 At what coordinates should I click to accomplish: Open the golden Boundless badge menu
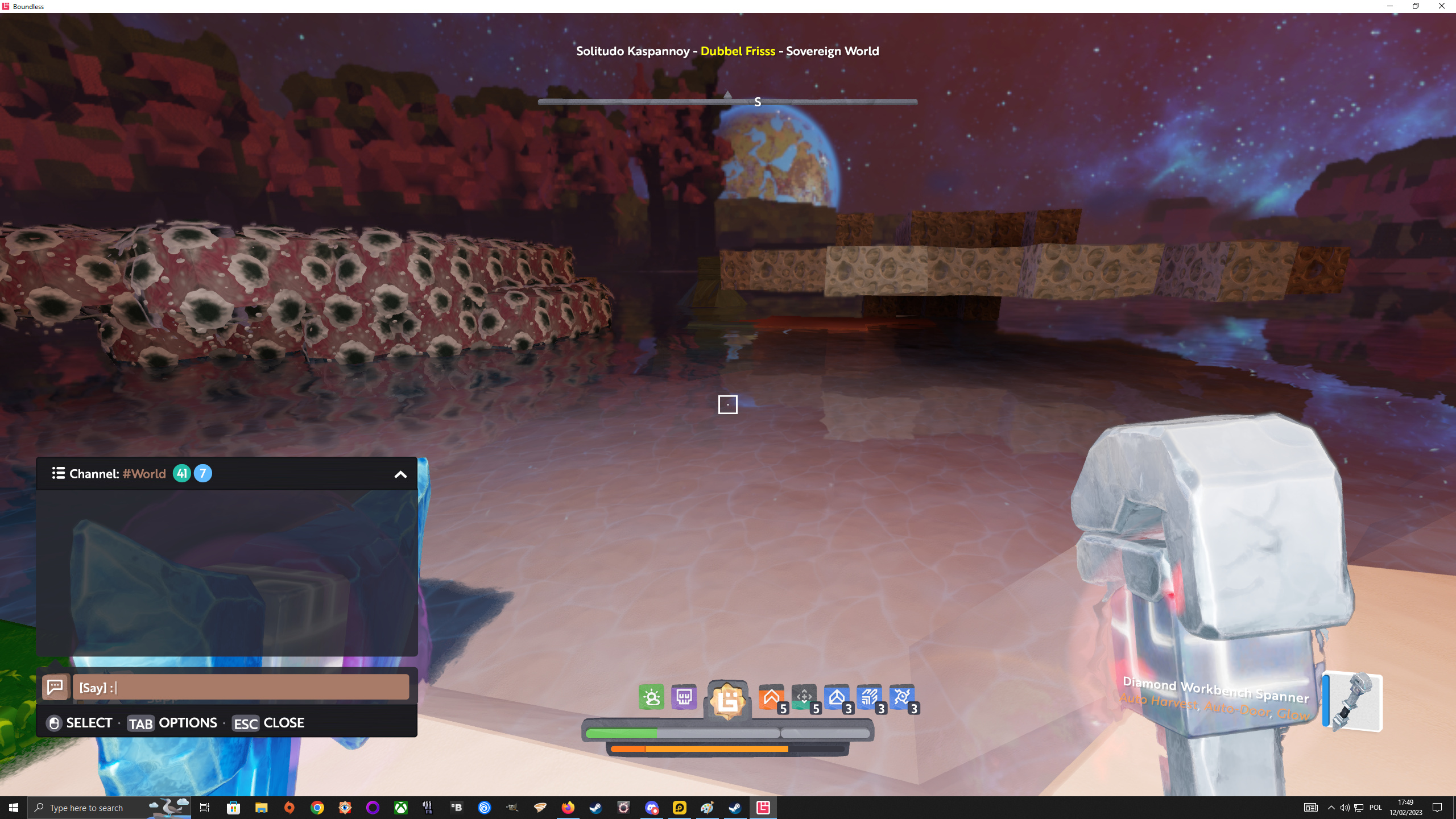coord(727,700)
